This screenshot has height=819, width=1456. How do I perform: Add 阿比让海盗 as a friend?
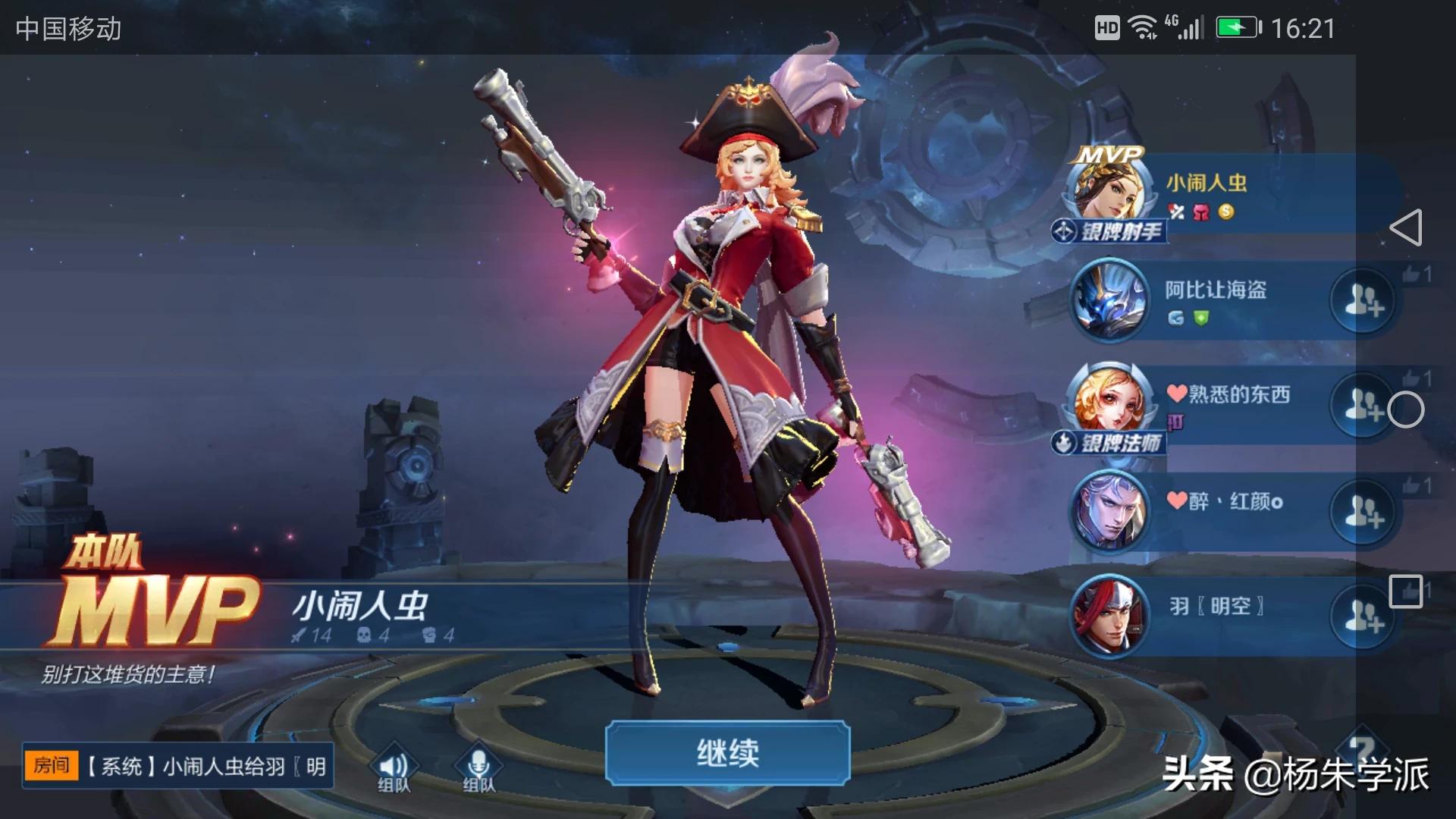pyautogui.click(x=1363, y=301)
